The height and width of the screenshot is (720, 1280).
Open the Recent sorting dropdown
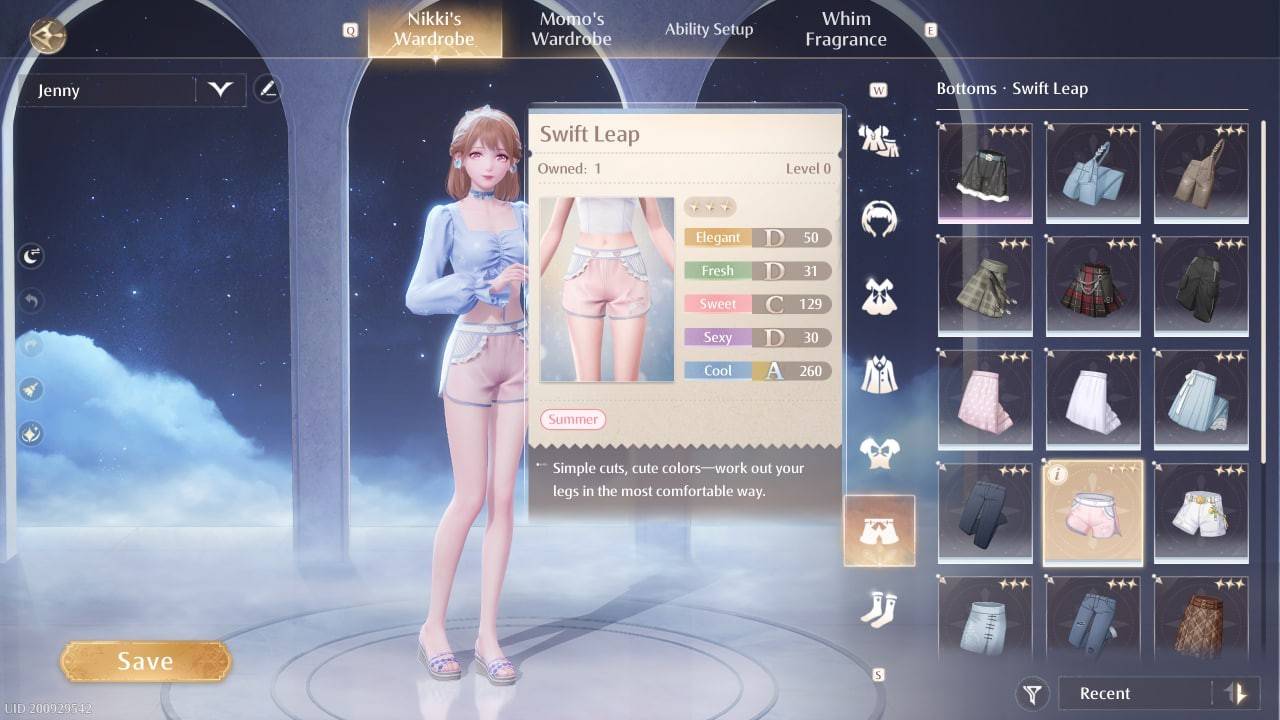(x=1130, y=693)
